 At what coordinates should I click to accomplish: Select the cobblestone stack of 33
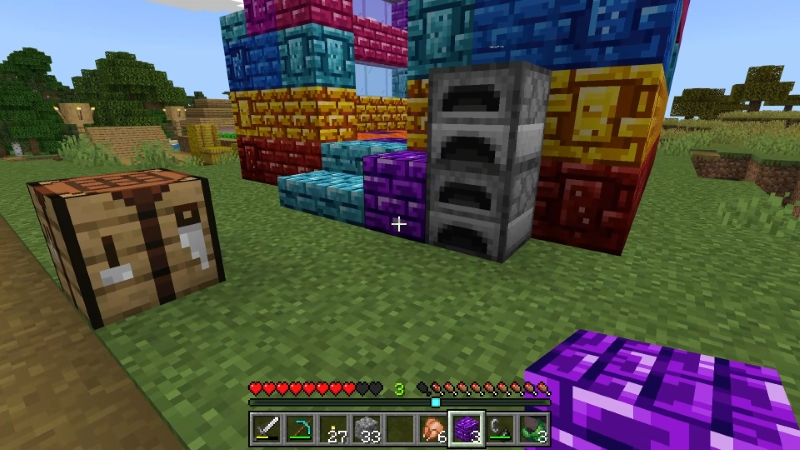(x=366, y=428)
